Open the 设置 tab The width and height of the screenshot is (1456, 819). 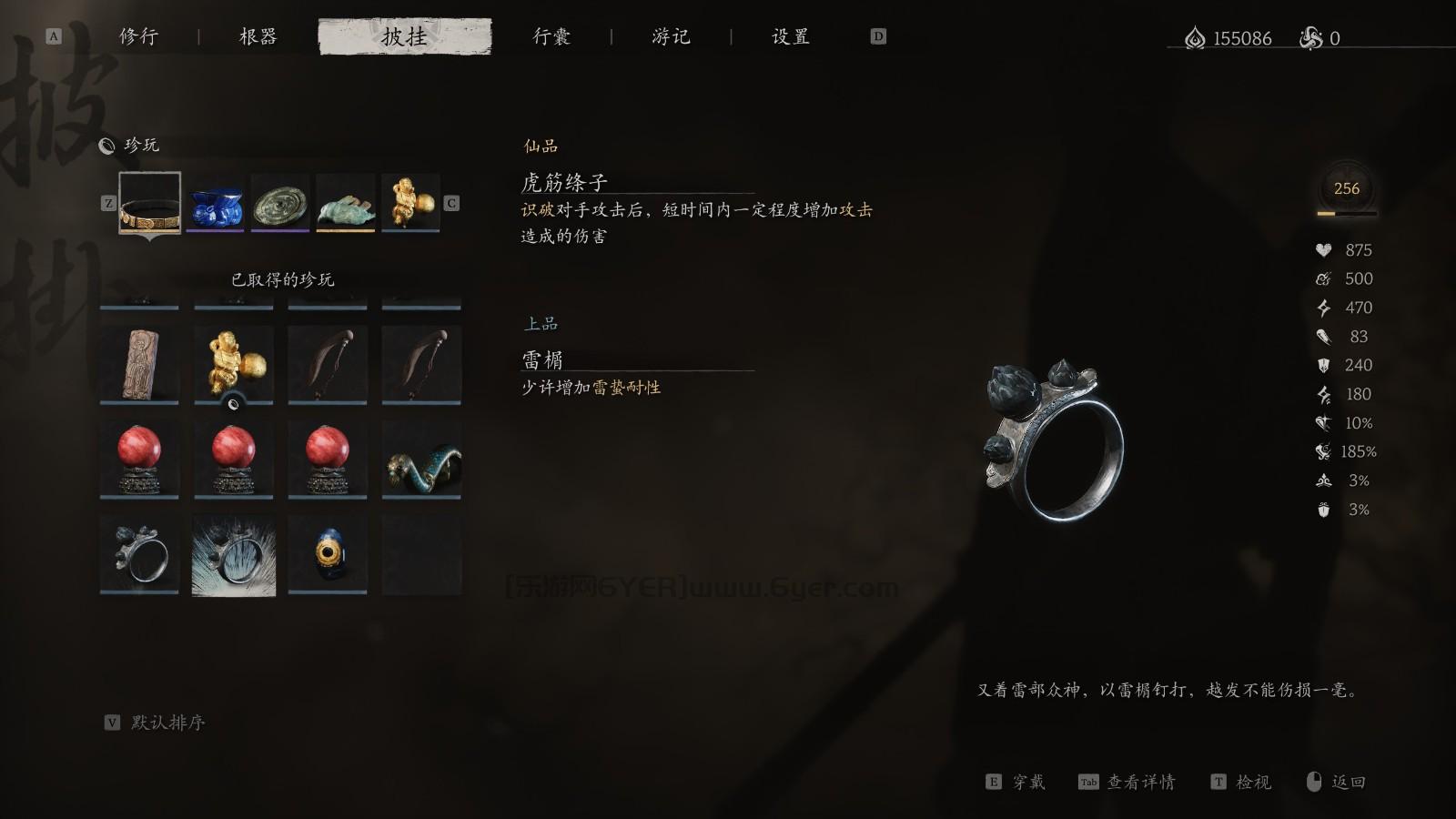pos(788,36)
